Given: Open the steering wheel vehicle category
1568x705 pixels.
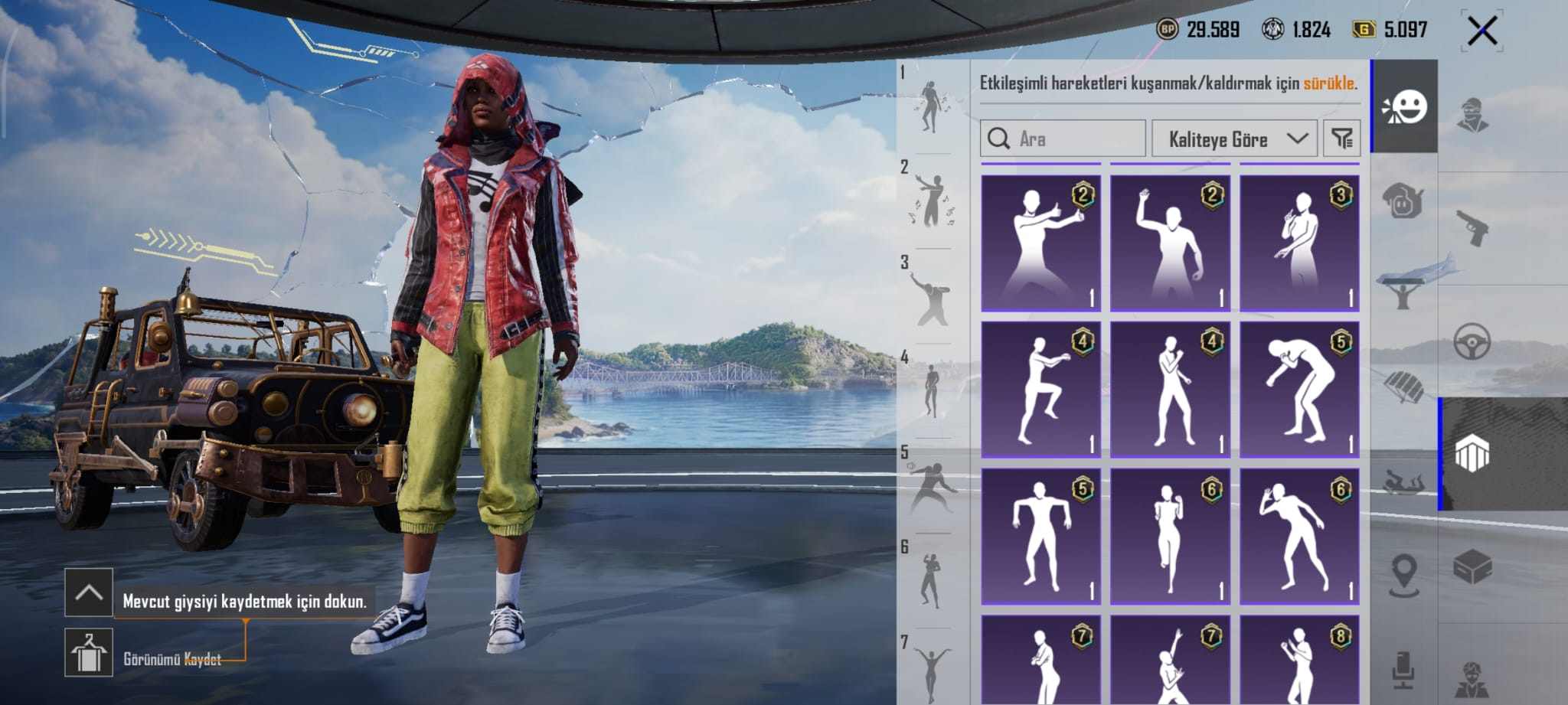Looking at the screenshot, I should tap(1472, 341).
